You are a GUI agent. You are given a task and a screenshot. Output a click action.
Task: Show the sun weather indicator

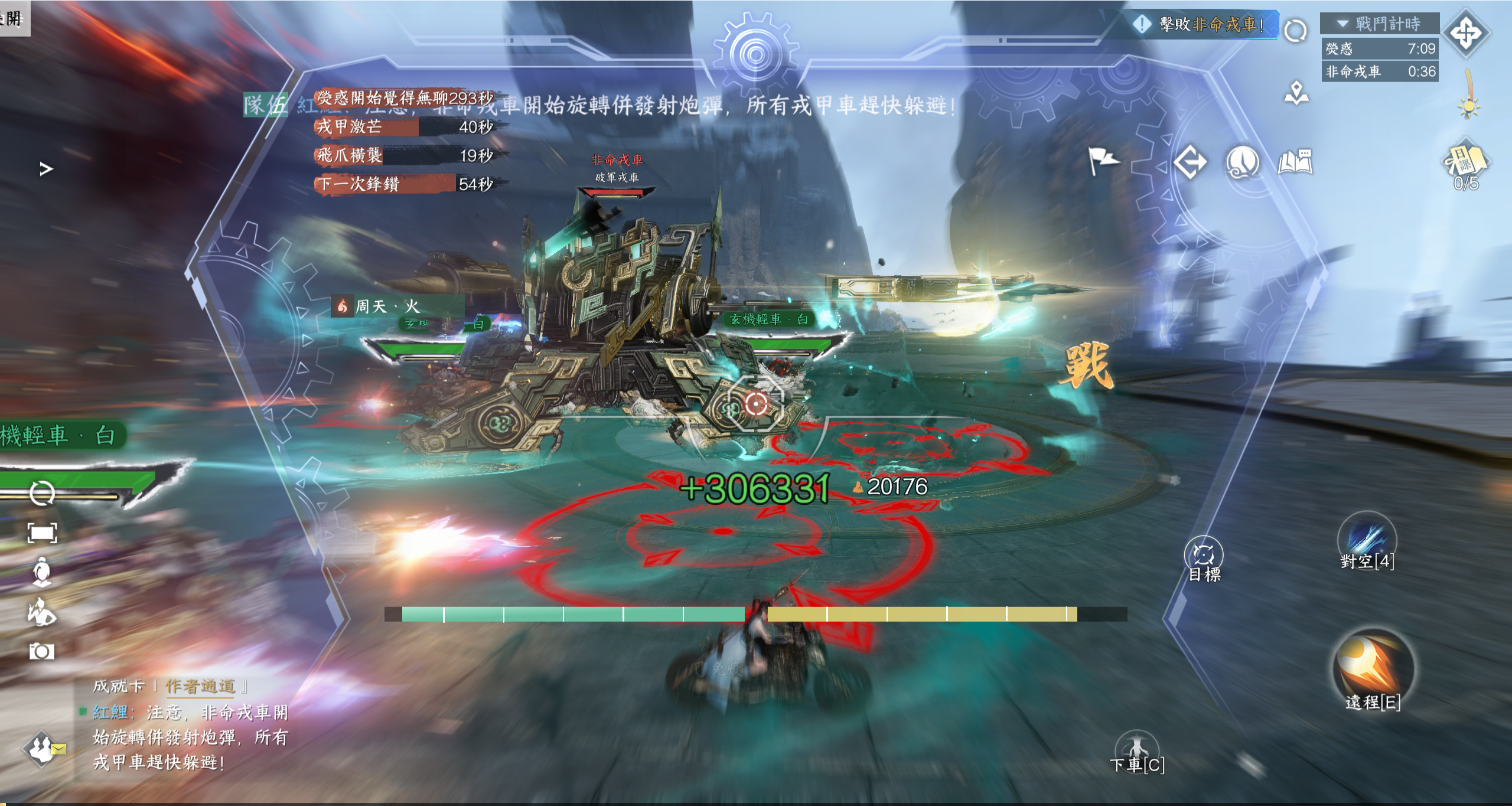pyautogui.click(x=1468, y=107)
